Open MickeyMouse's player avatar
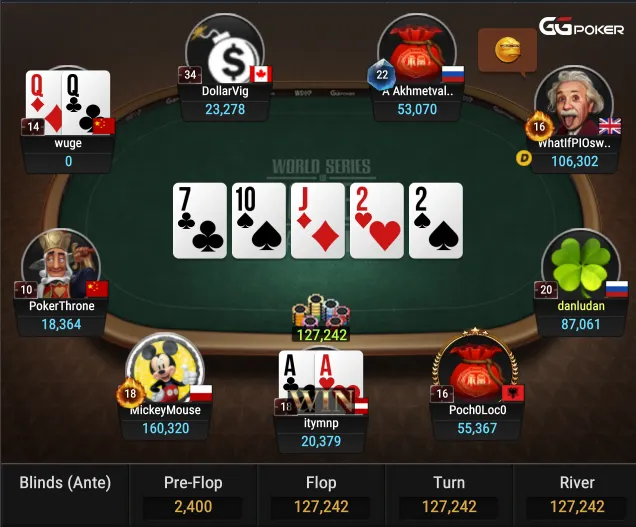The height and width of the screenshot is (527, 636). tap(164, 371)
